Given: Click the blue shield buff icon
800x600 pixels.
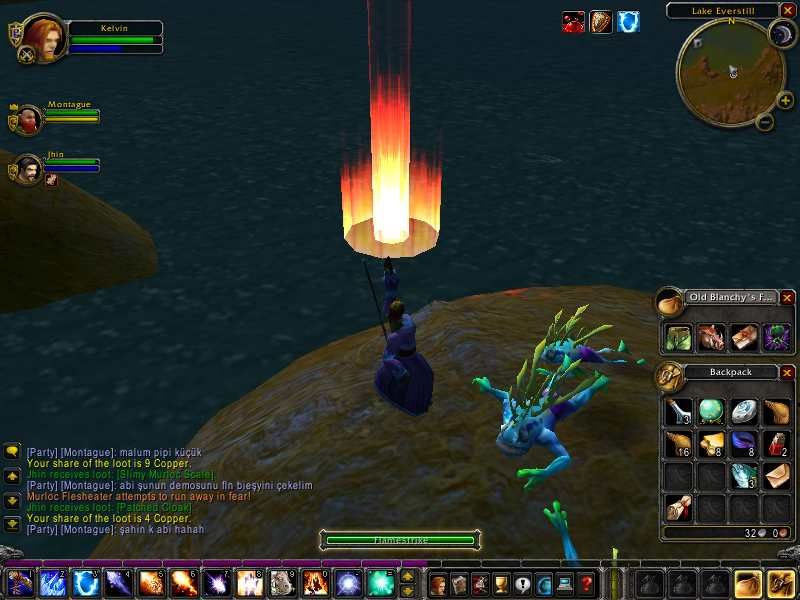Looking at the screenshot, I should pos(628,22).
